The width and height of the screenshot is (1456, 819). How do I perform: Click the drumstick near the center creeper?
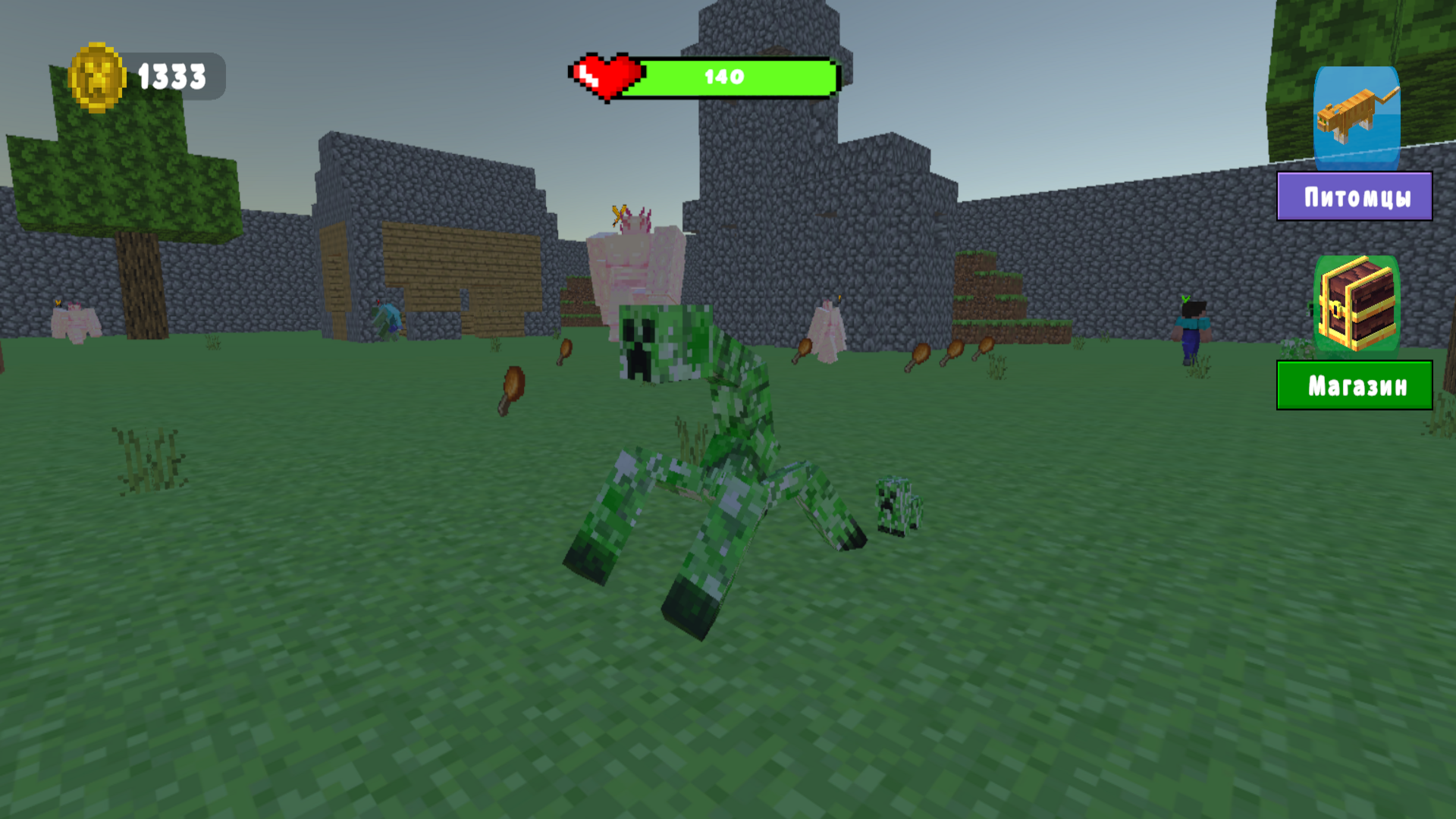[x=564, y=349]
